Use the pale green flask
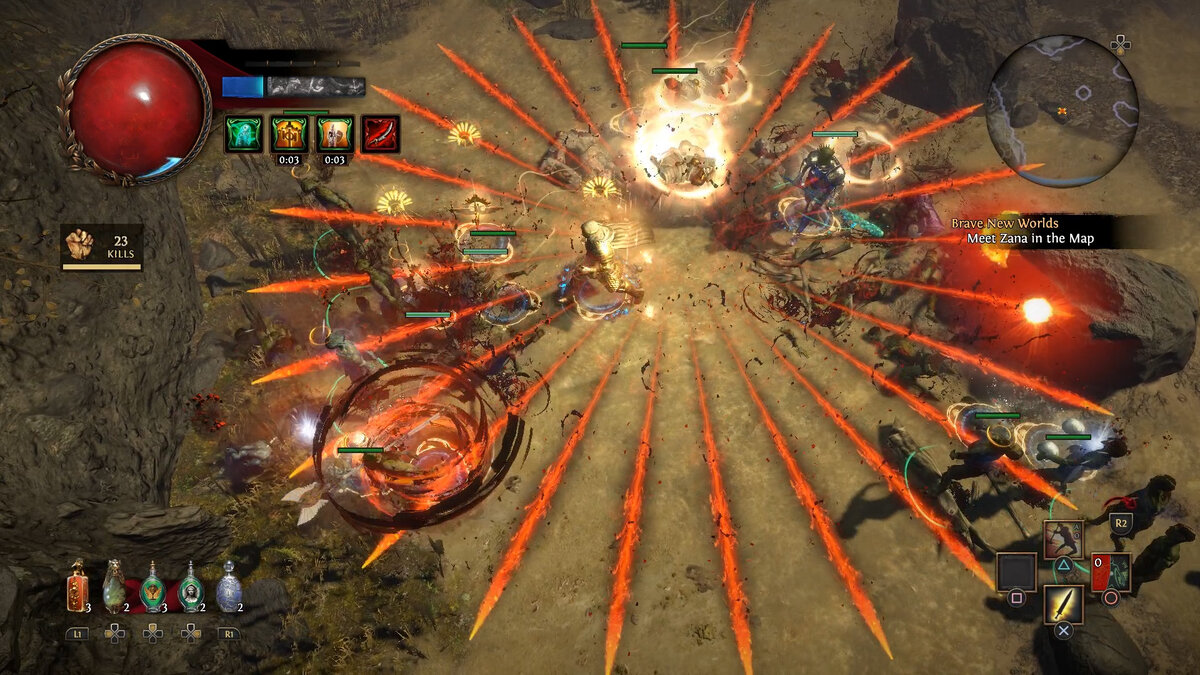This screenshot has height=675, width=1200. (115, 587)
